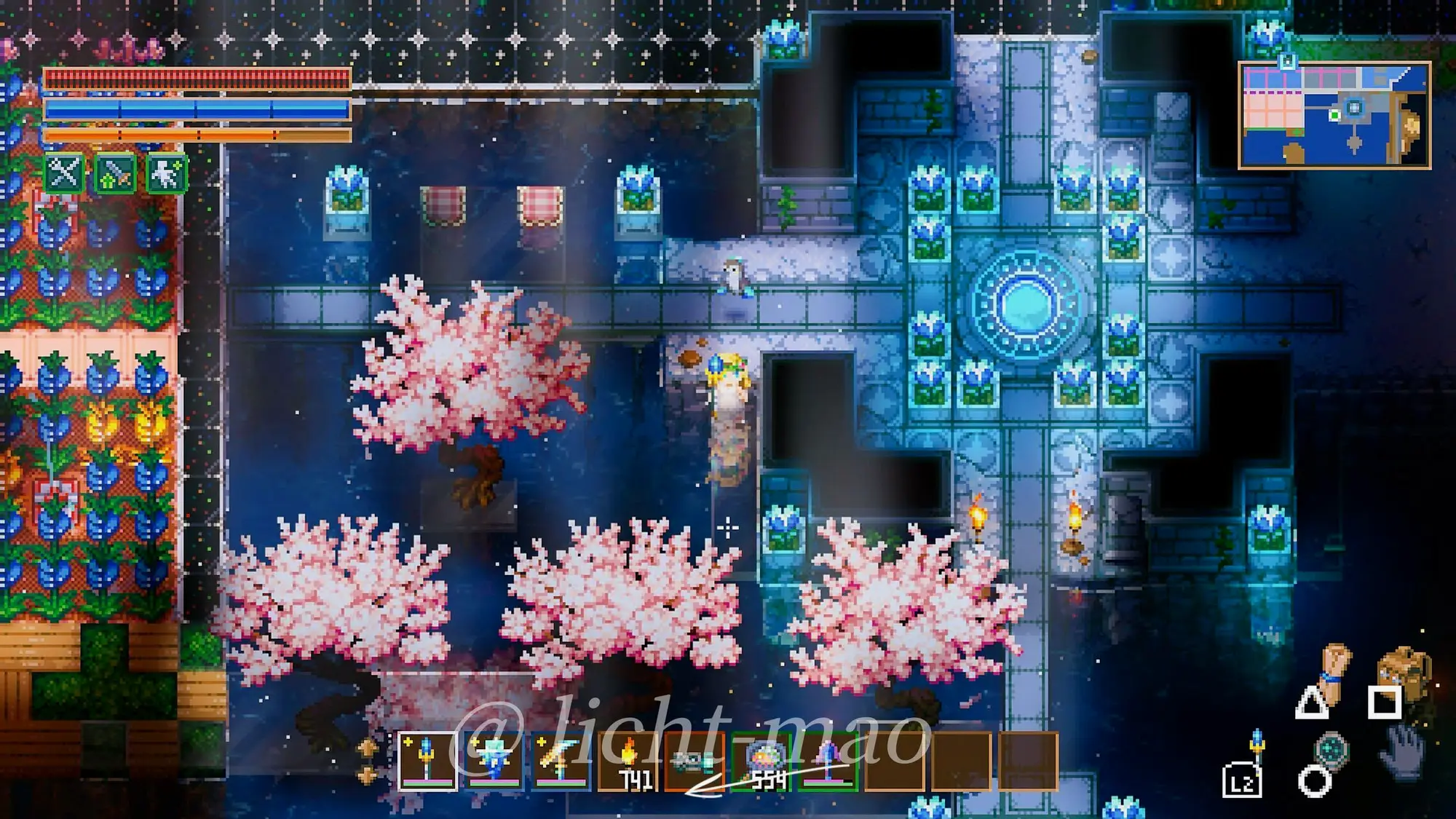Check the sword with green arrow buff
The width and height of the screenshot is (1456, 819).
115,173
